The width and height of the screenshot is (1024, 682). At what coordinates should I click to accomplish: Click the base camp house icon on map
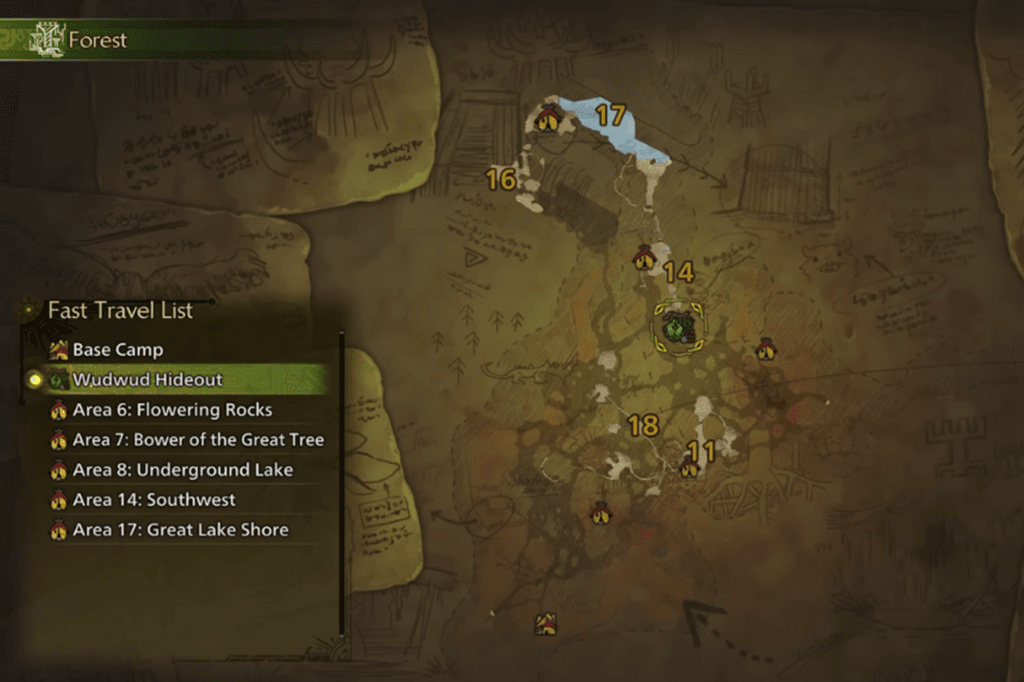[x=545, y=624]
